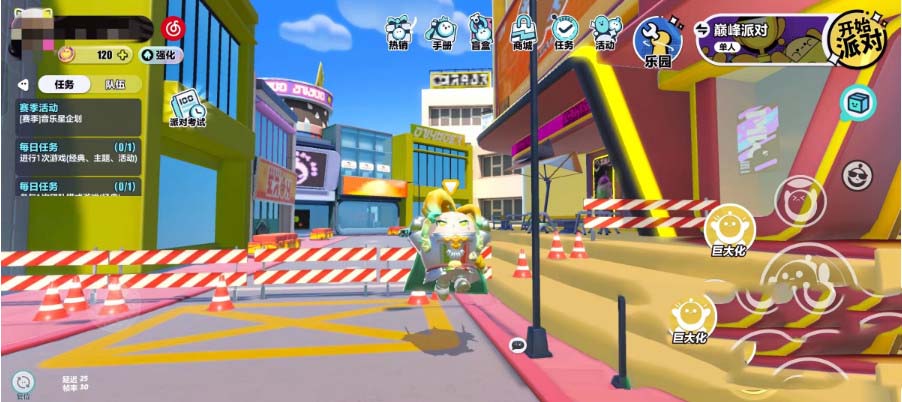Change the 巅峰派对 game mode selector
This screenshot has width=902, height=402.
click(755, 36)
